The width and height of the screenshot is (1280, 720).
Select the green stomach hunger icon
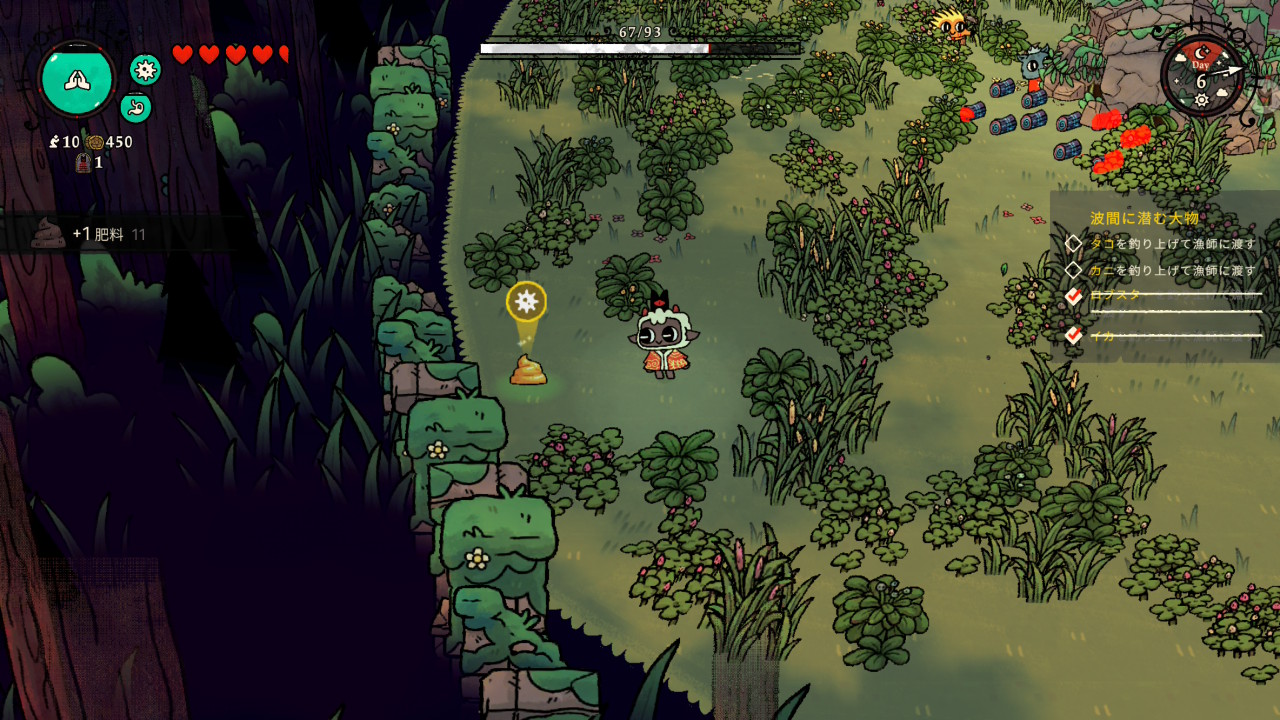tap(136, 107)
